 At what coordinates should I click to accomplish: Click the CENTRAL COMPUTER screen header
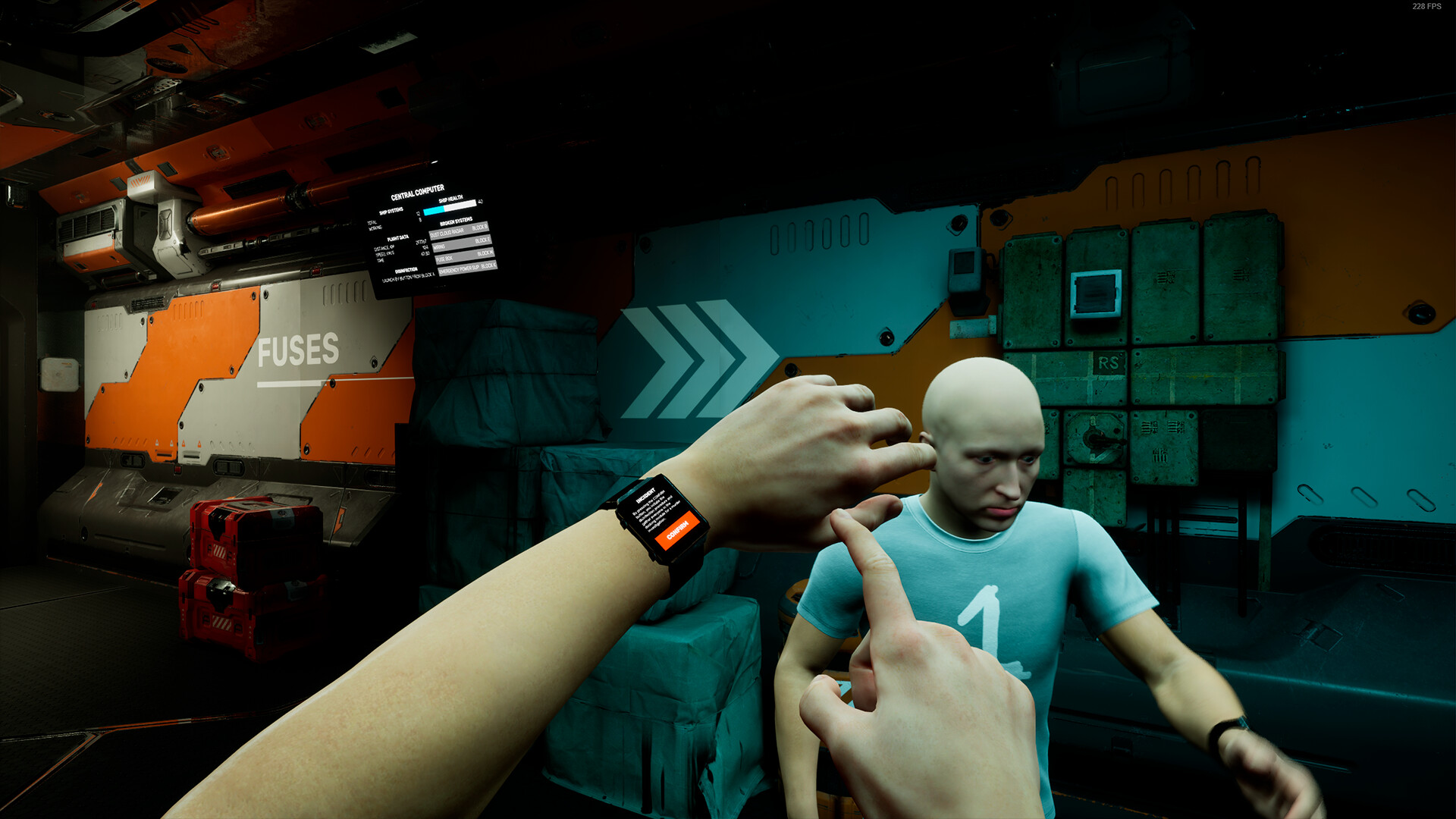tap(417, 191)
